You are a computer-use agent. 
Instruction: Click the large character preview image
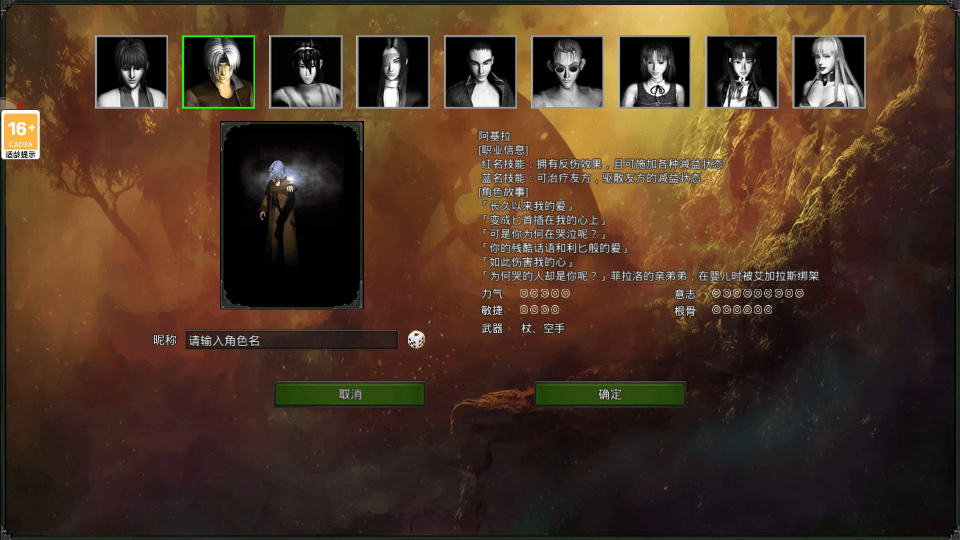pyautogui.click(x=292, y=215)
